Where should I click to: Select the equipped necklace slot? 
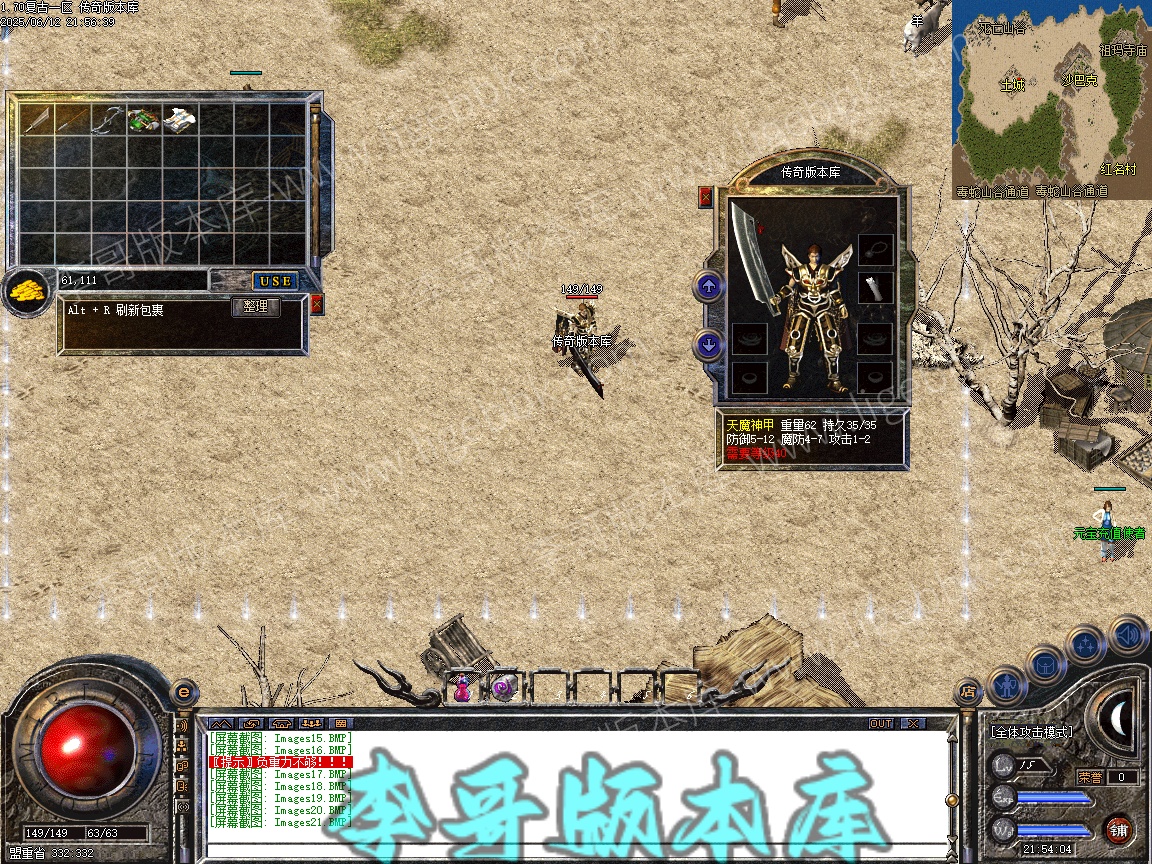click(875, 248)
